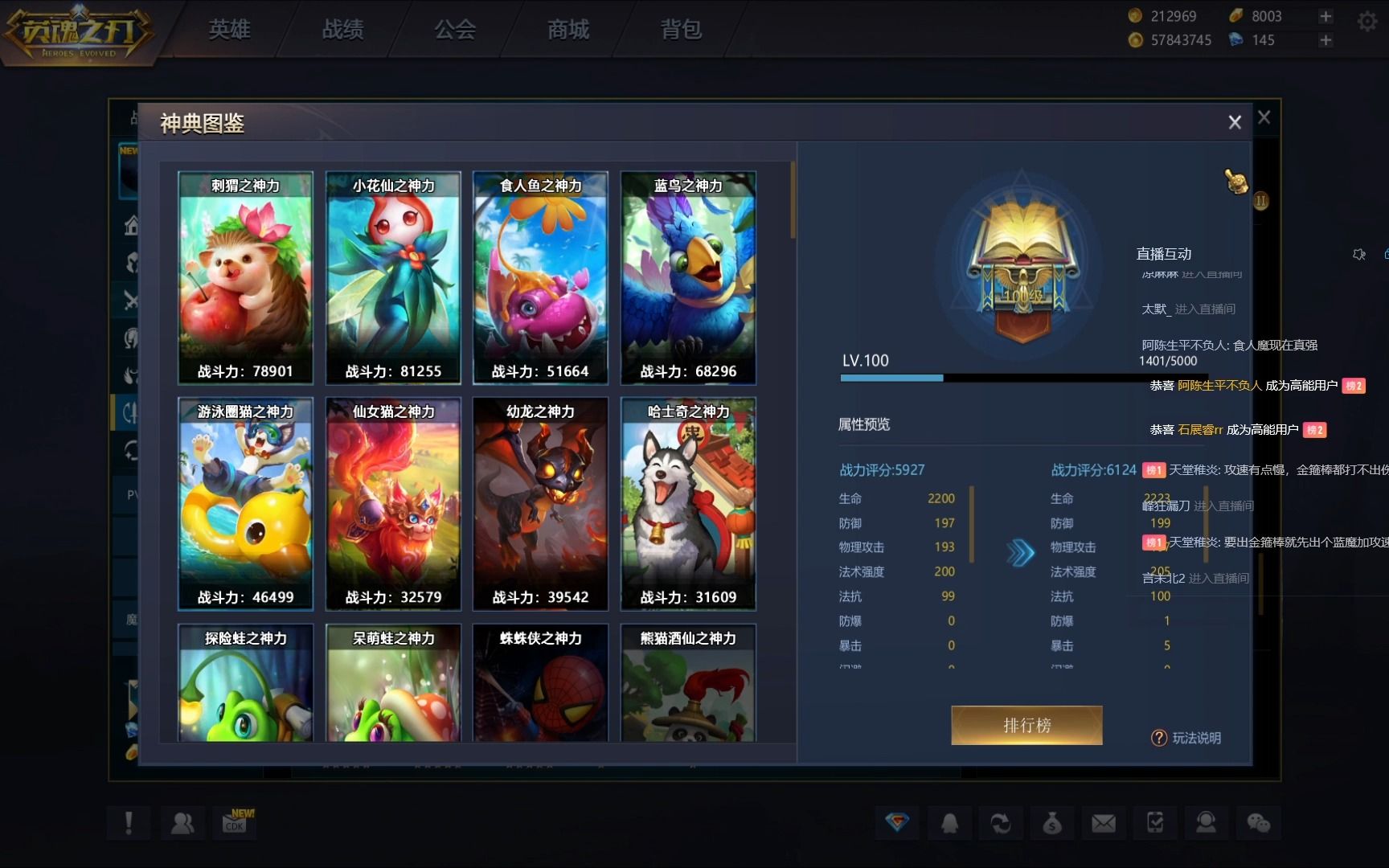
Task: Select the 刺猬之神力 card
Action: [x=245, y=277]
